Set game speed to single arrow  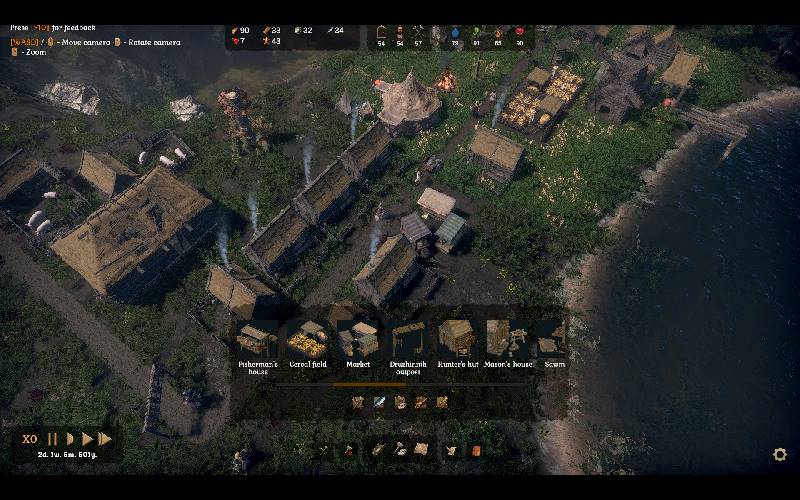[70, 439]
